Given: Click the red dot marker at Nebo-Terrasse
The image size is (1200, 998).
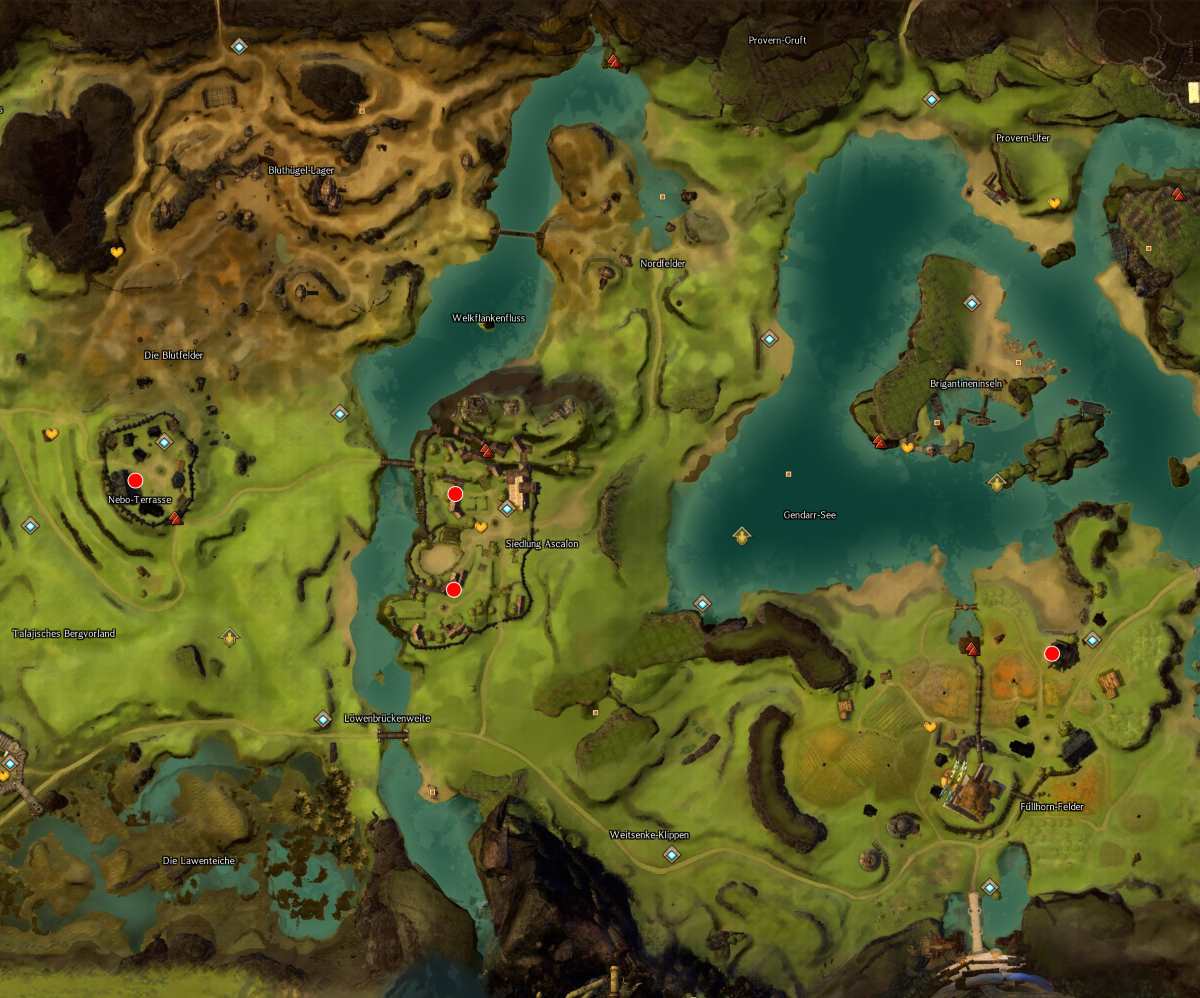Looking at the screenshot, I should click(135, 480).
